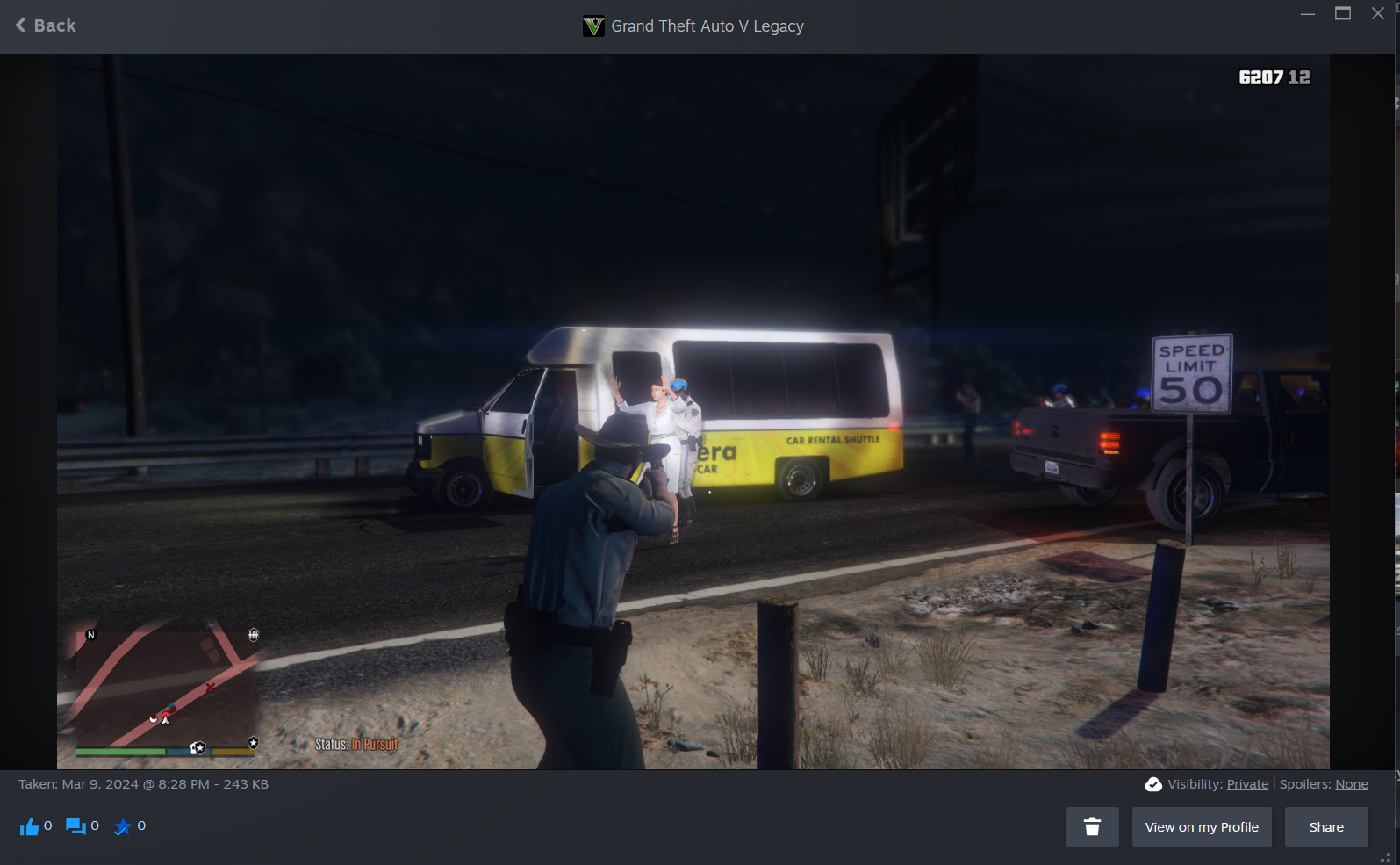Maximize the window
Viewport: 1400px width, 865px height.
tap(1342, 13)
